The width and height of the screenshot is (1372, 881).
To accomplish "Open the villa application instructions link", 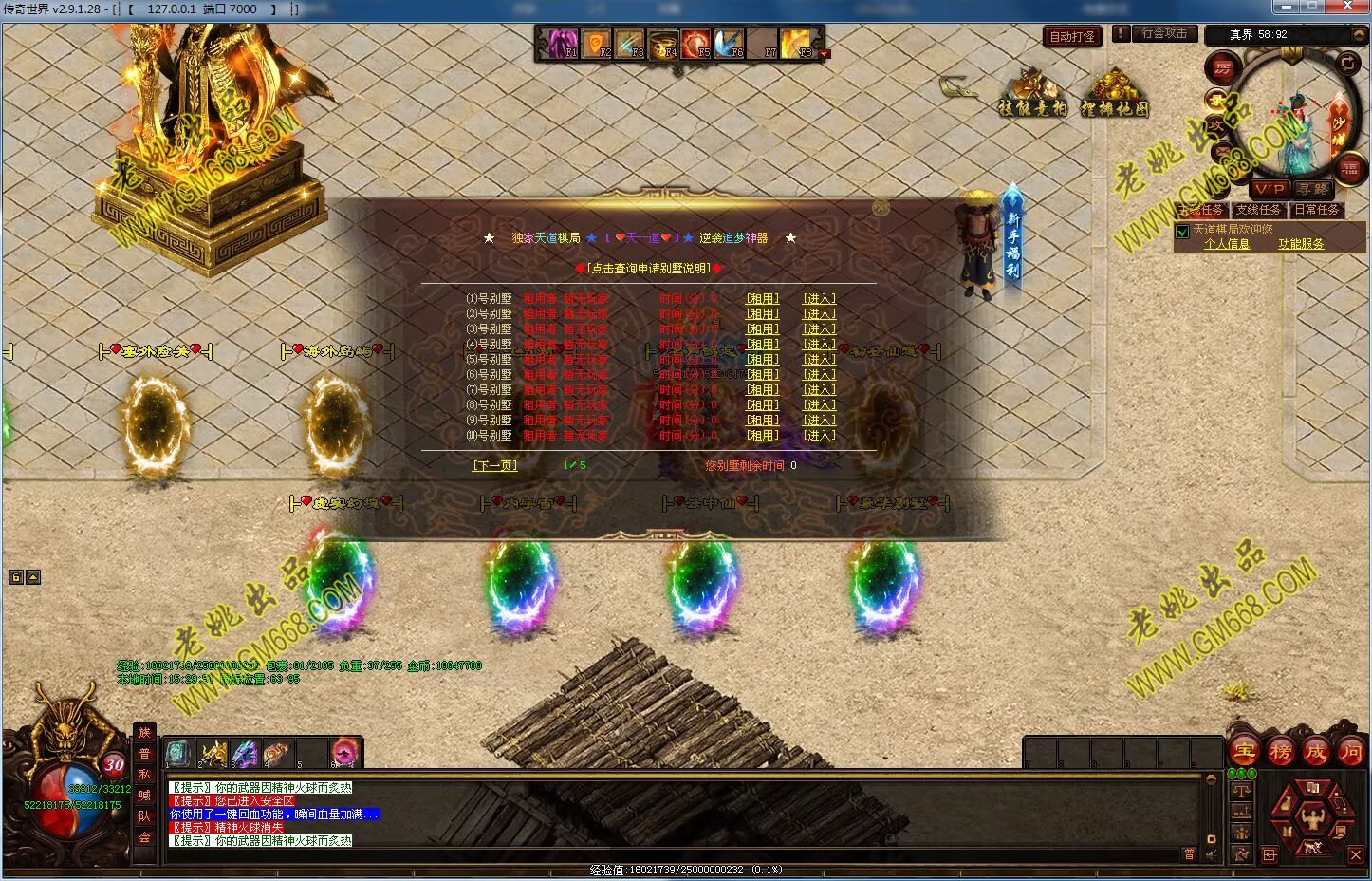I will click(x=650, y=269).
